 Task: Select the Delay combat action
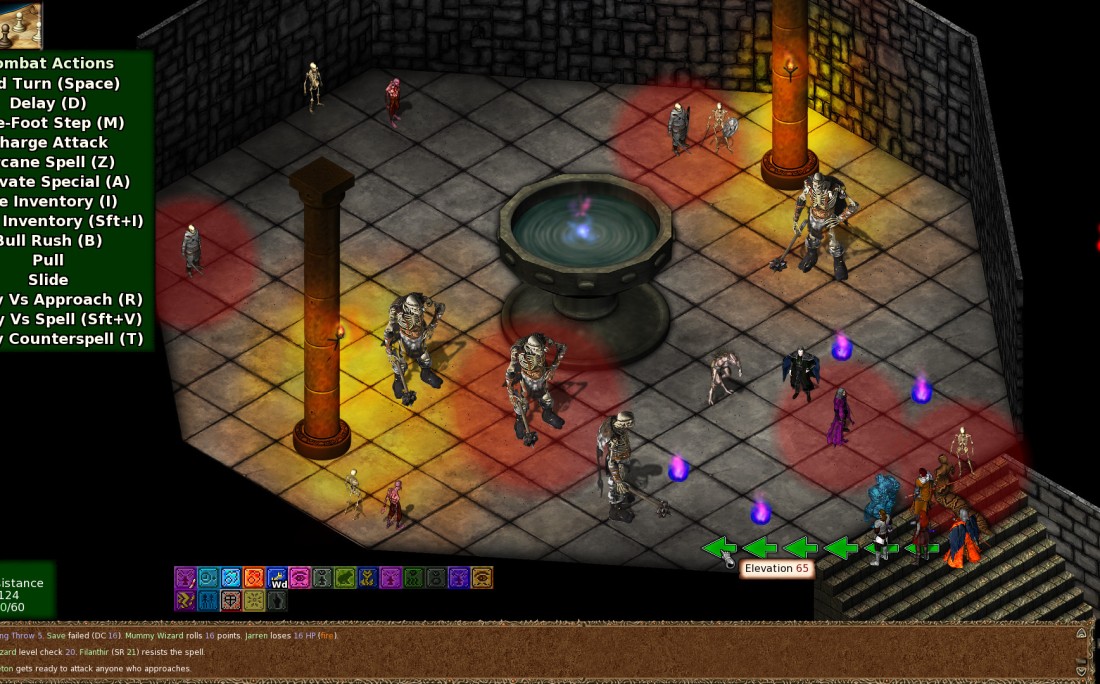[48, 103]
